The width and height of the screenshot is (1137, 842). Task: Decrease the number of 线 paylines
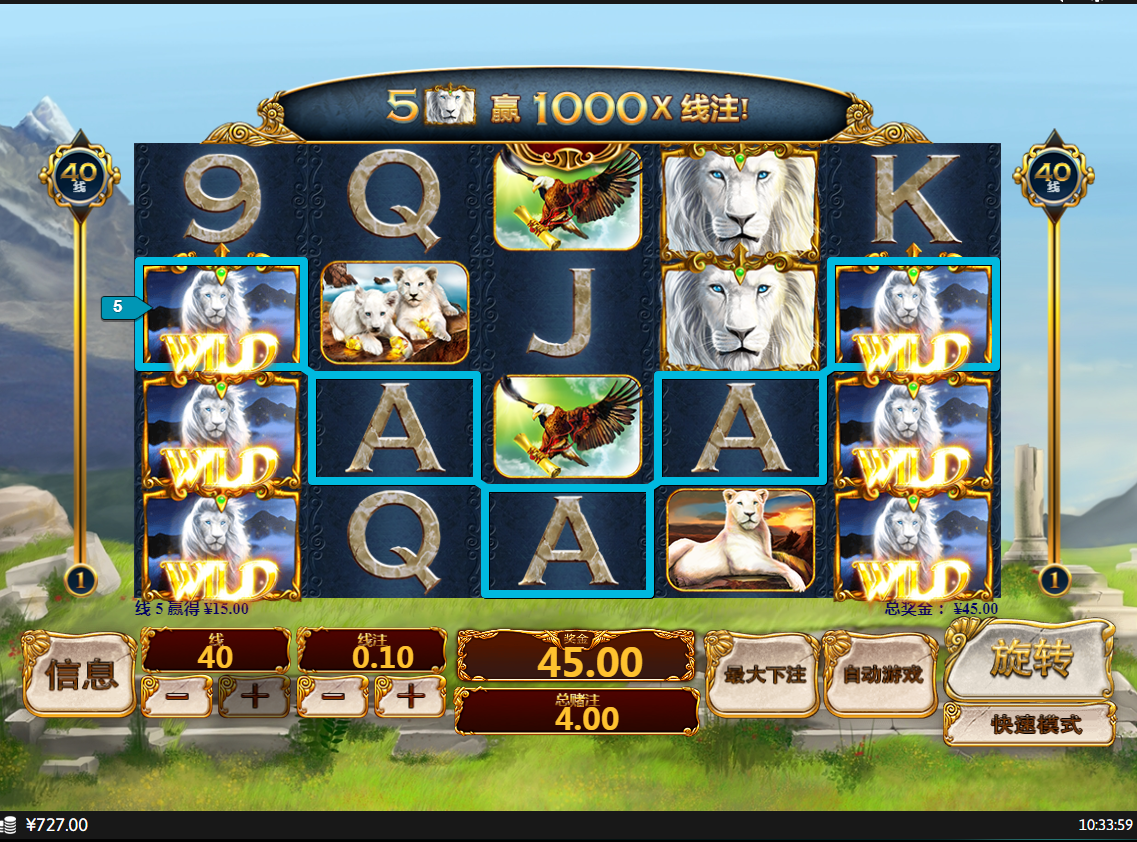pyautogui.click(x=176, y=696)
